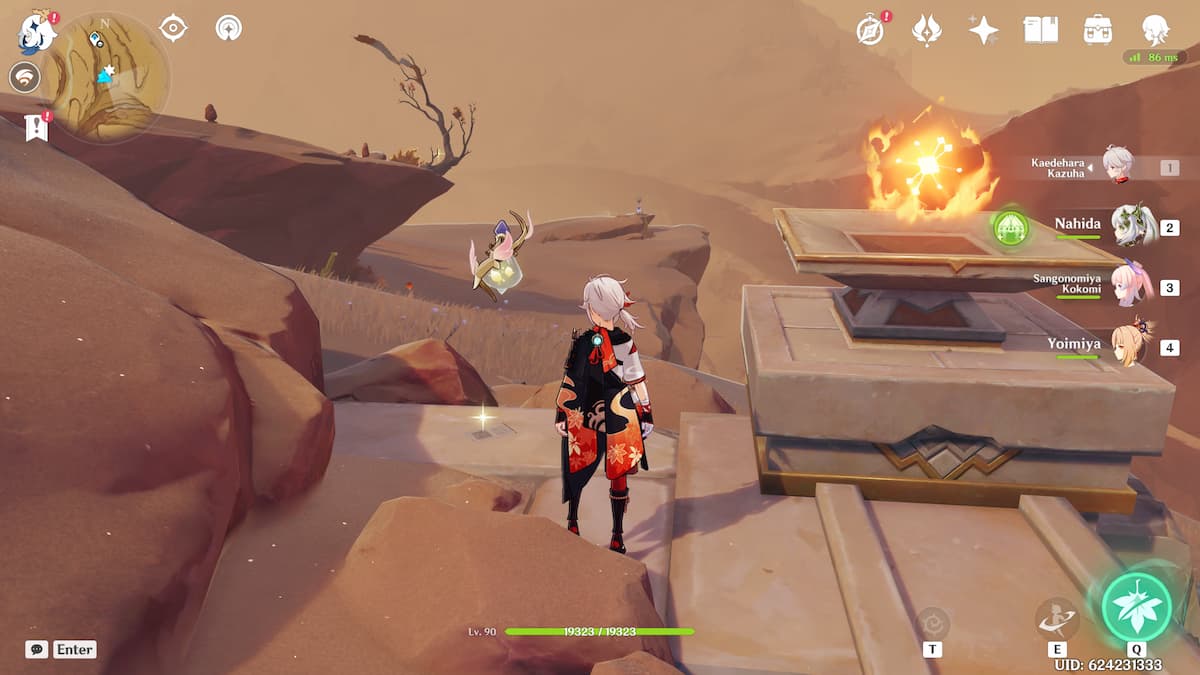Open the circular minimap
This screenshot has width=1200, height=675.
click(x=105, y=77)
